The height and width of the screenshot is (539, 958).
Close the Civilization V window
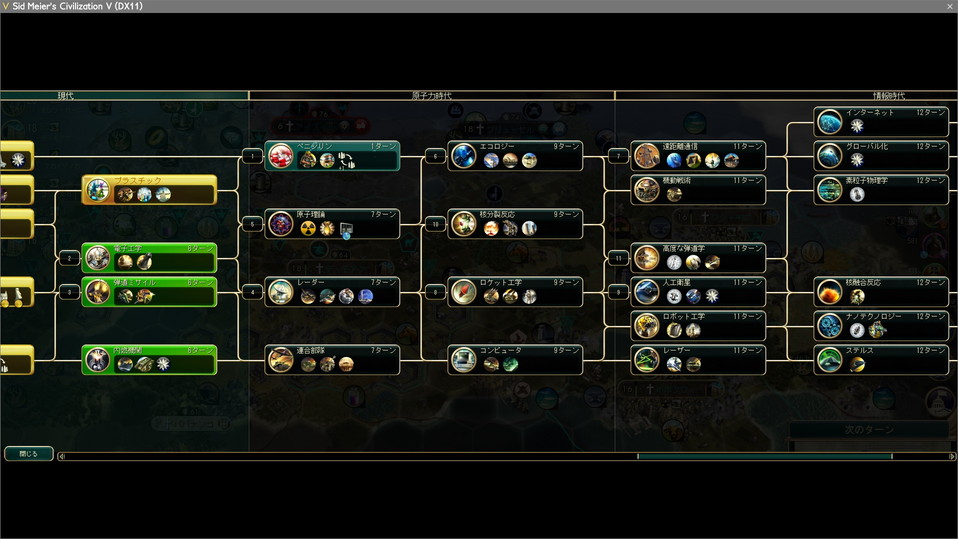coord(949,6)
